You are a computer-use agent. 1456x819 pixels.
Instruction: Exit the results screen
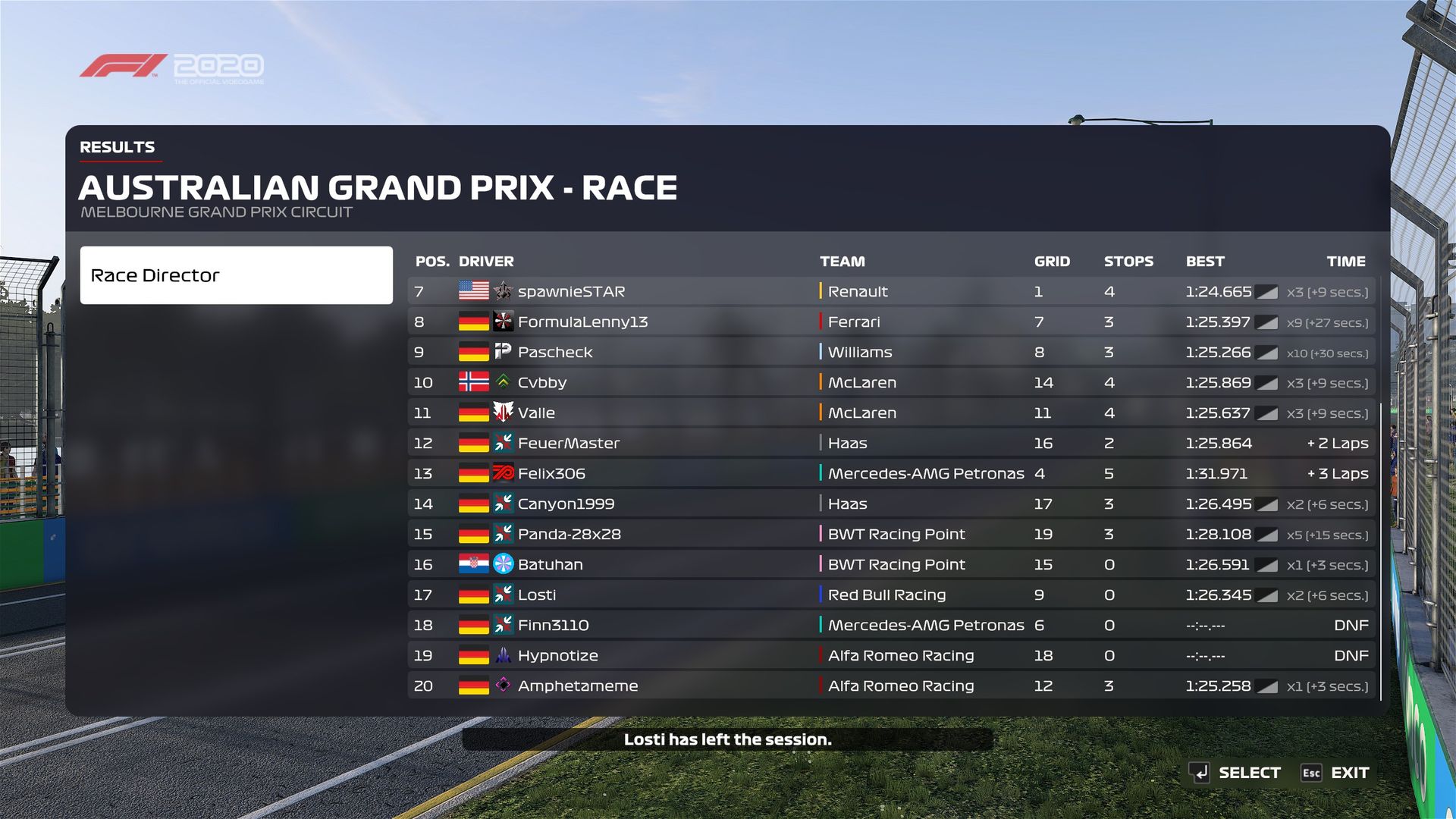1335,773
